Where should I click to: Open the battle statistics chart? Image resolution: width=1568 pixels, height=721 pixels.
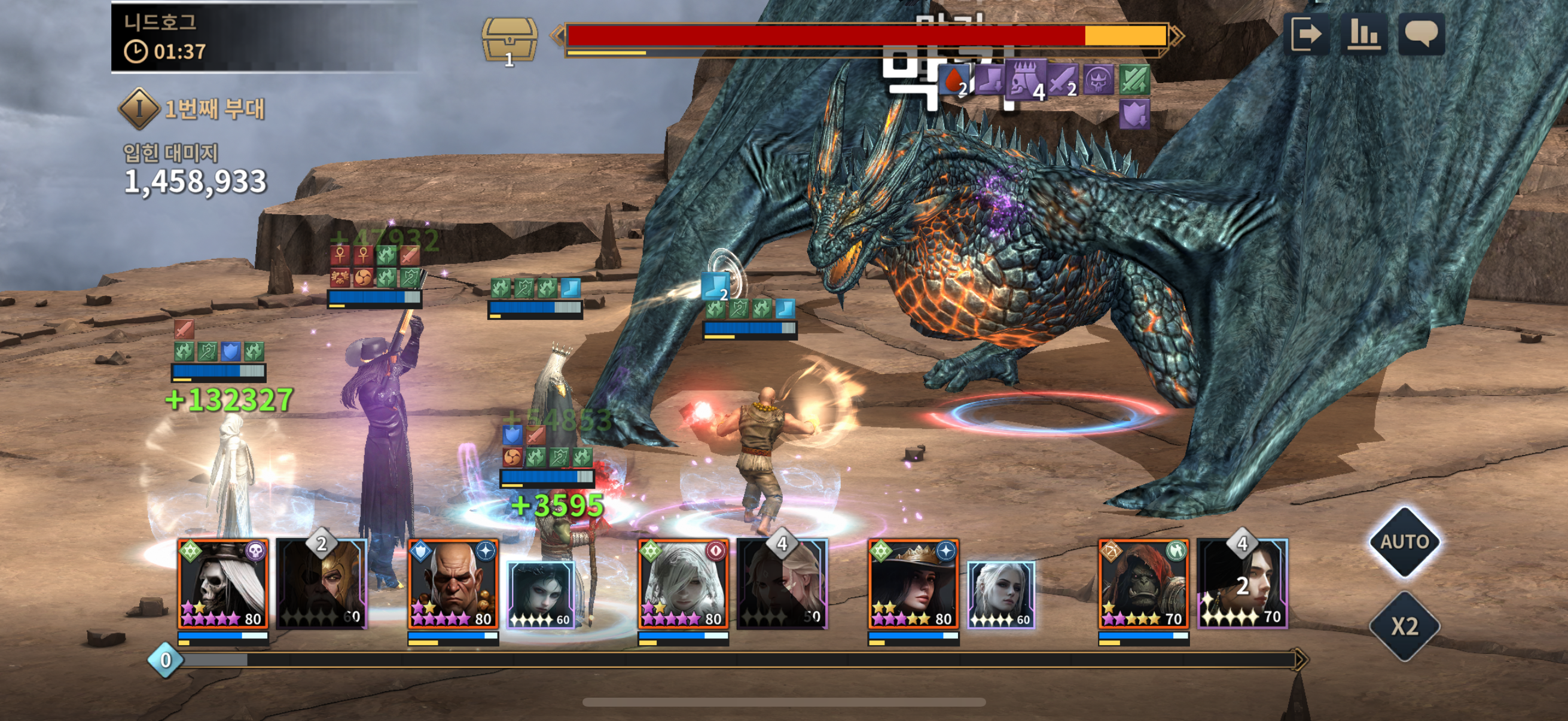(1363, 34)
